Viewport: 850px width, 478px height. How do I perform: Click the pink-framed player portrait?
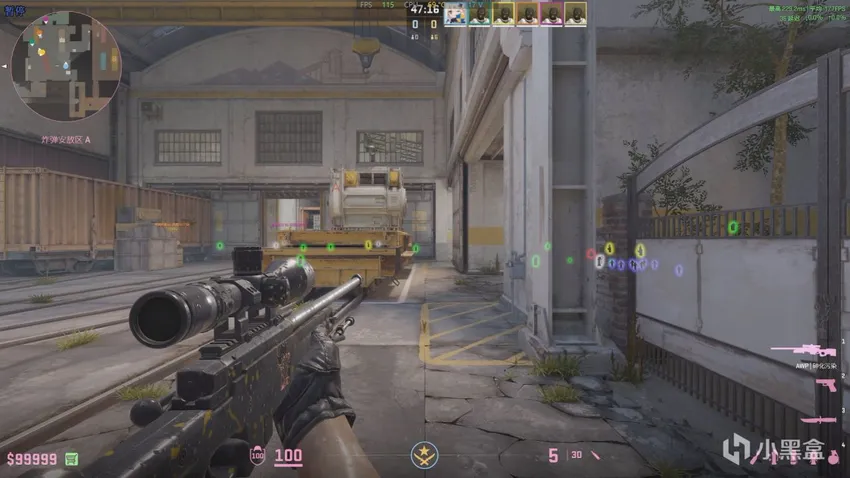click(x=551, y=14)
